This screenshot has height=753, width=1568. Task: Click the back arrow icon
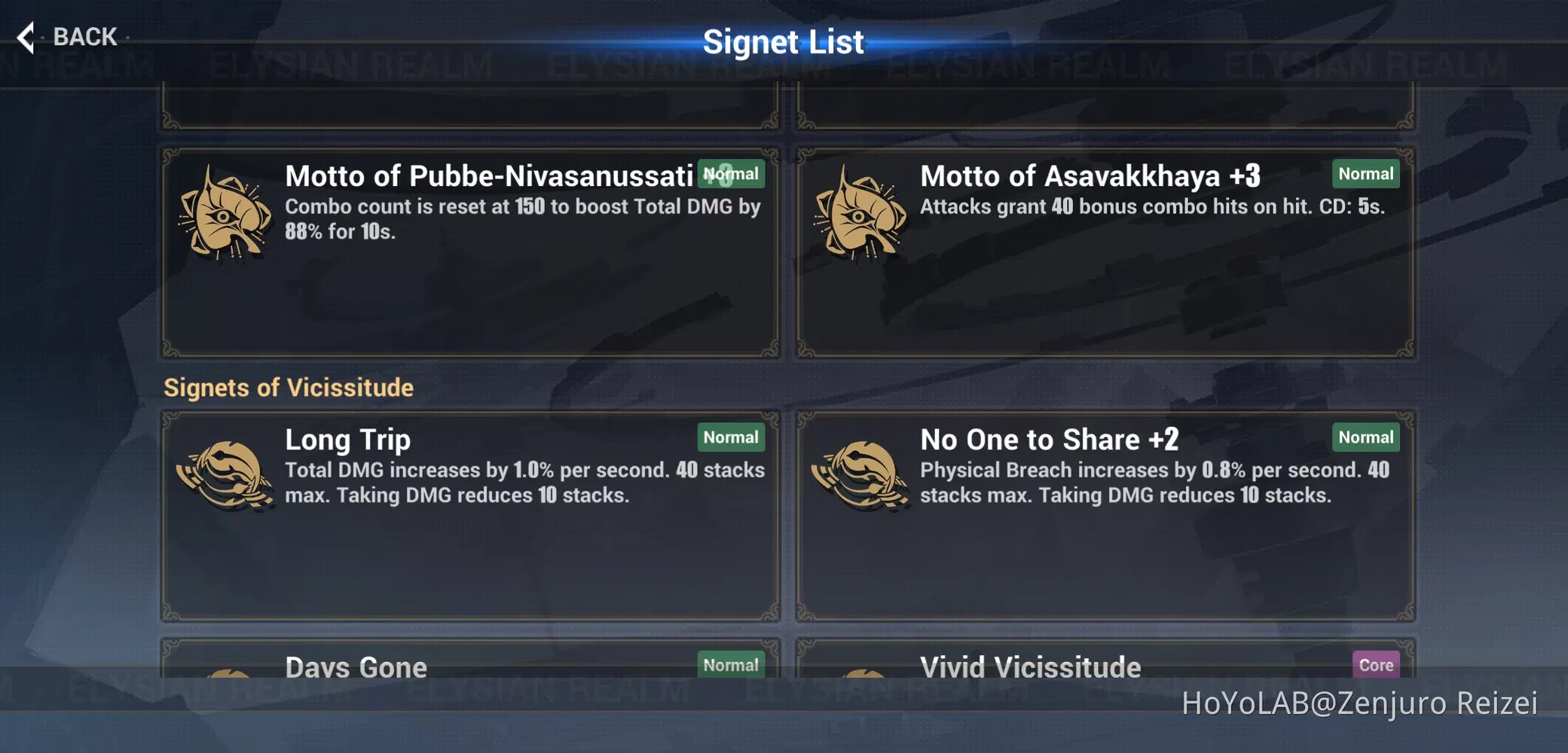click(x=26, y=36)
